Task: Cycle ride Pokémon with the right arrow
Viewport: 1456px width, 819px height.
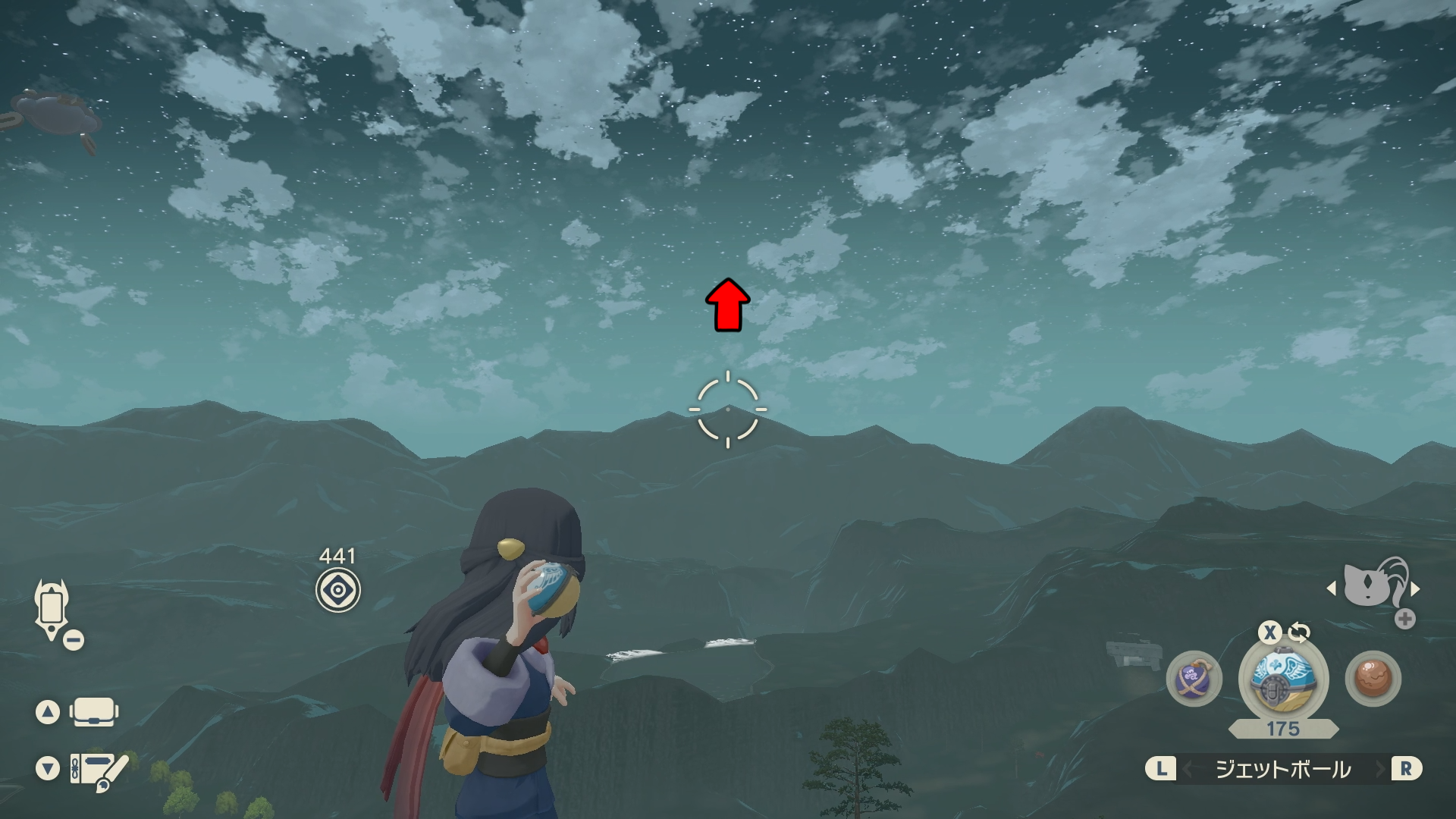Action: [1415, 588]
